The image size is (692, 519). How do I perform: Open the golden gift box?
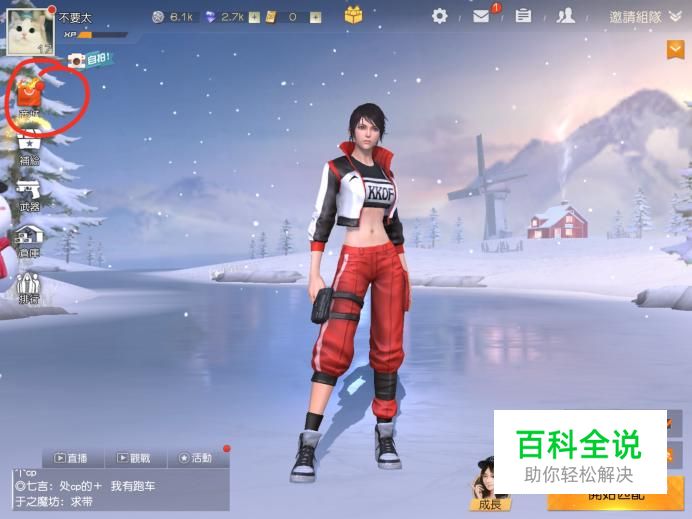353,15
